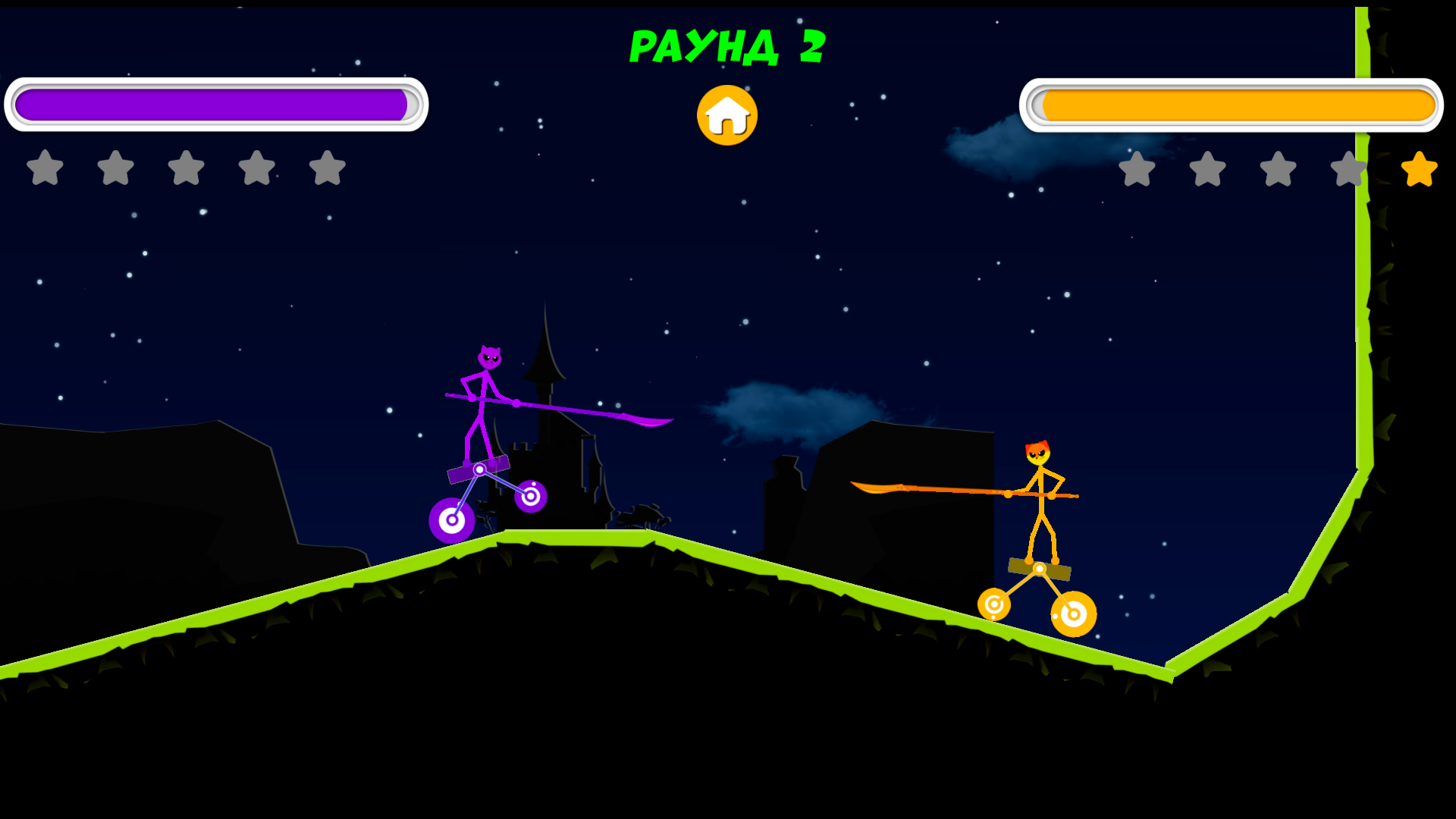Image resolution: width=1456 pixels, height=819 pixels.
Task: Tap the second gray star on the left
Action: [x=115, y=168]
